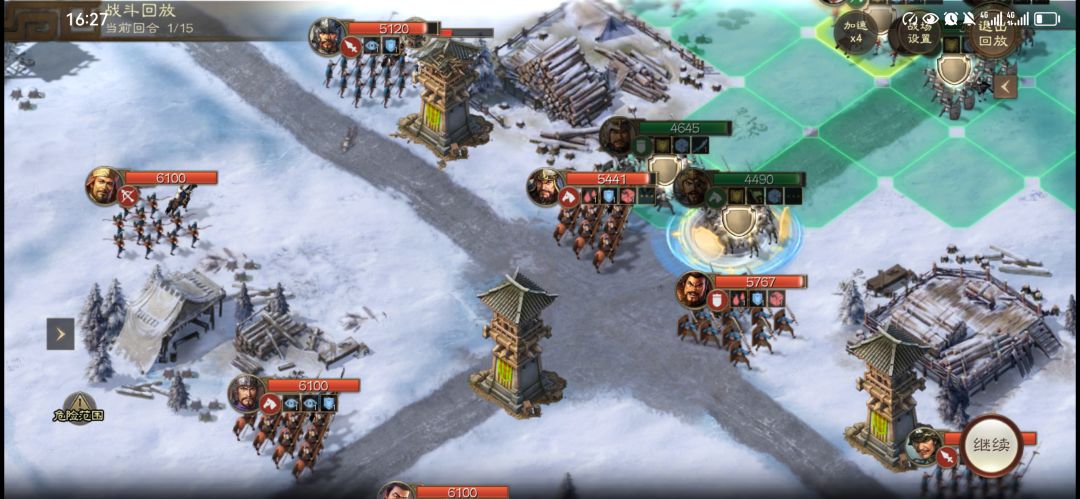Screen dimensions: 1080x499
Task: Open the 战场设置 battlefield settings
Action: [x=919, y=33]
